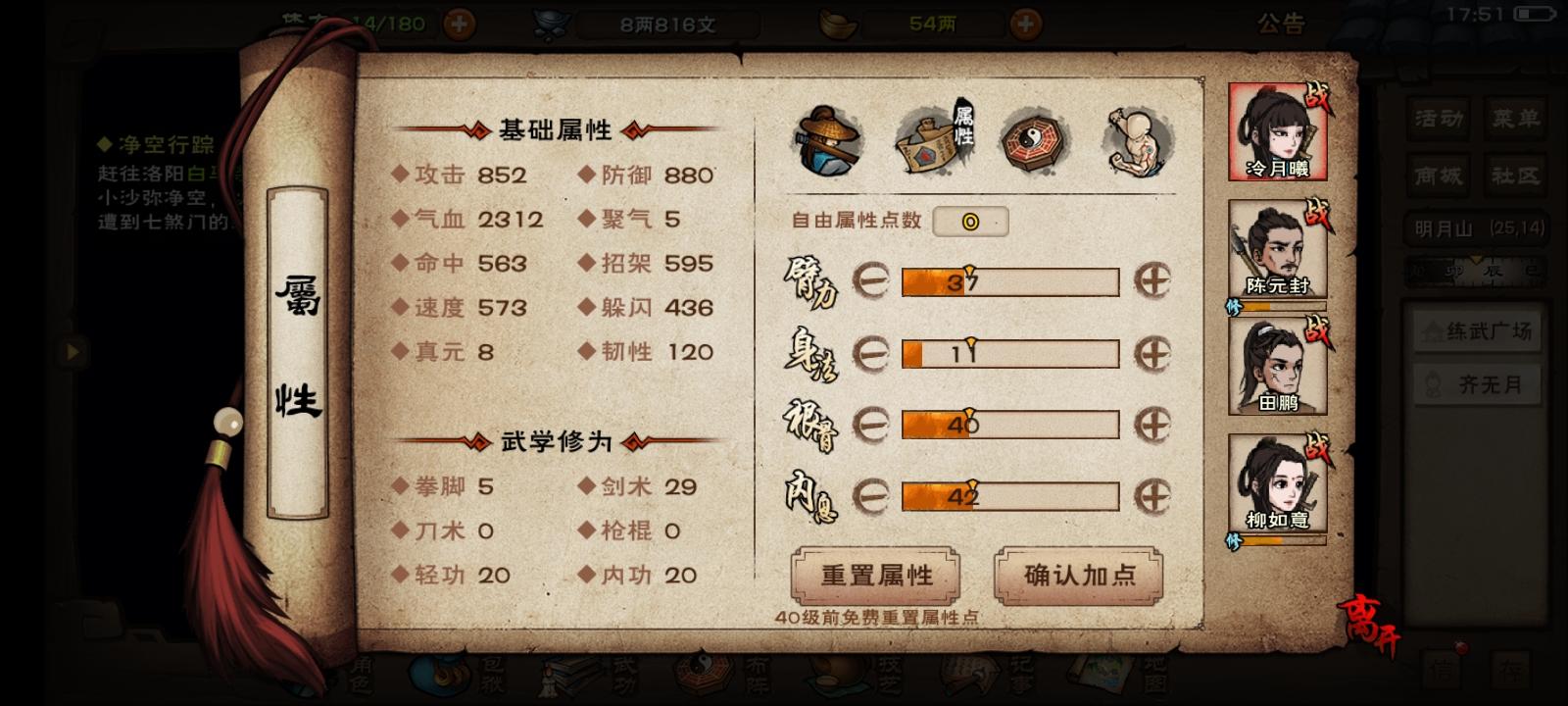
Task: Increase 根骨 with its plus control
Action: (1156, 425)
